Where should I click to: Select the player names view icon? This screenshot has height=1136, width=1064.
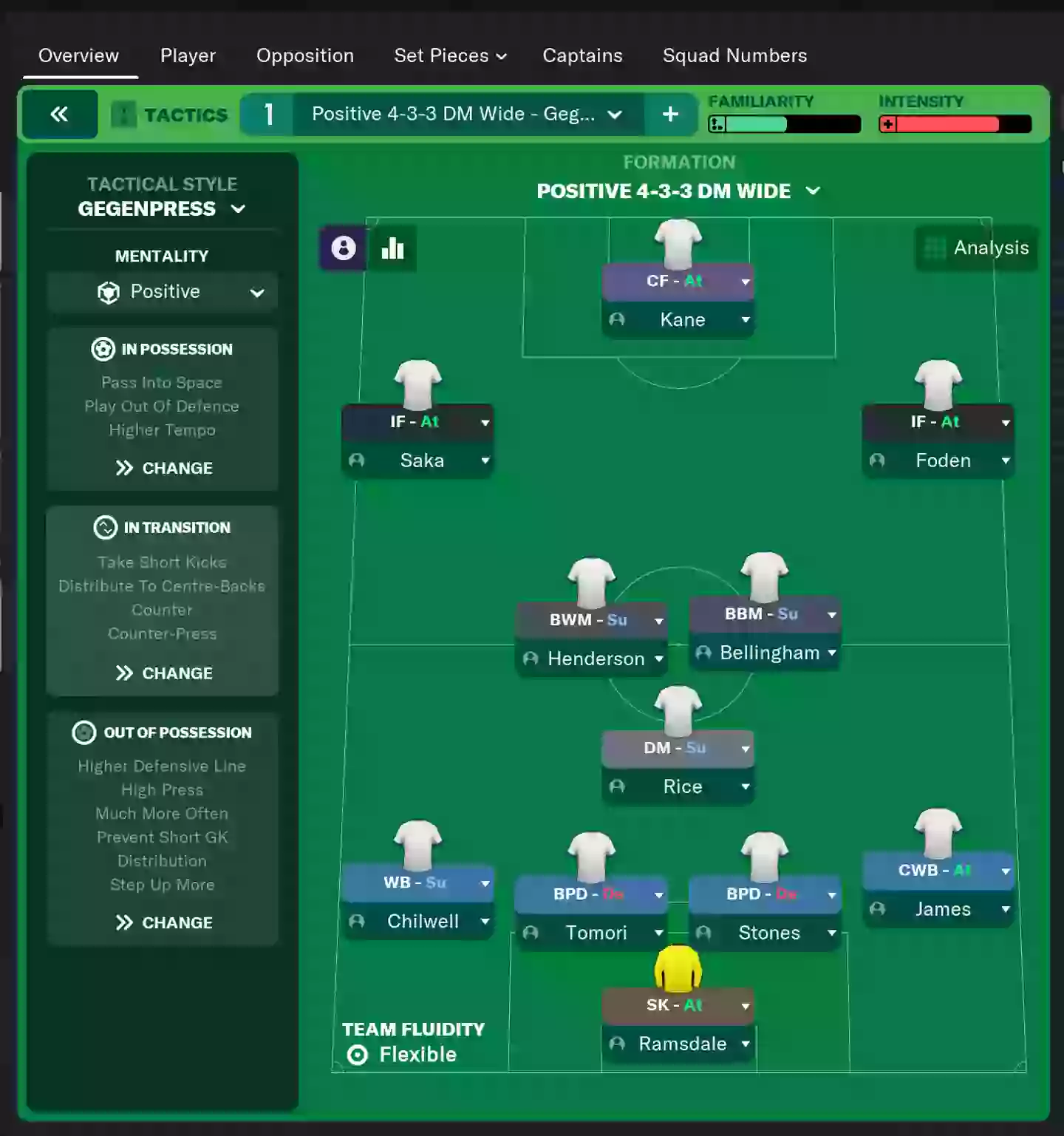tap(343, 249)
